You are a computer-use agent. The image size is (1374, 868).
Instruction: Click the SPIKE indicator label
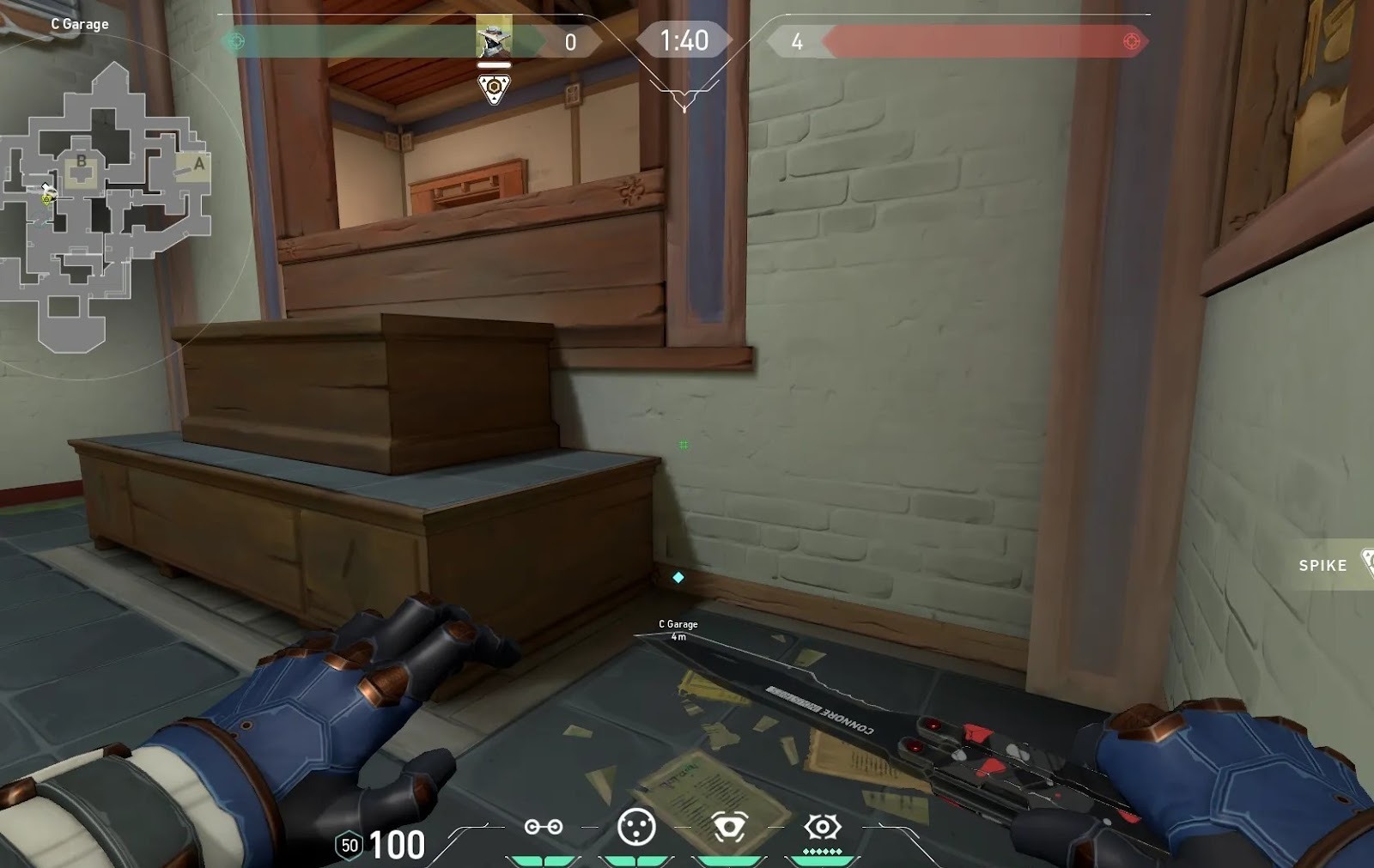[1322, 565]
